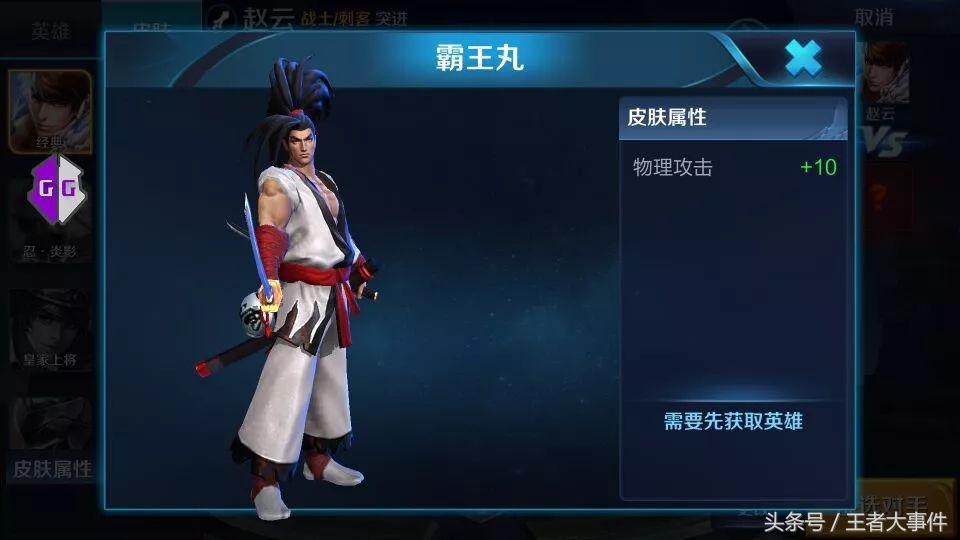Tap the 需要先获取英雄 button
The width and height of the screenshot is (960, 540).
pyautogui.click(x=733, y=421)
